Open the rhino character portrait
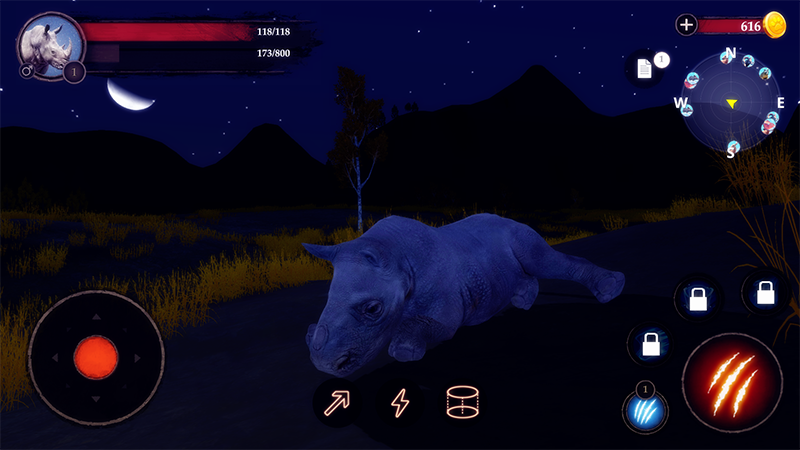The width and height of the screenshot is (800, 450). [48, 43]
